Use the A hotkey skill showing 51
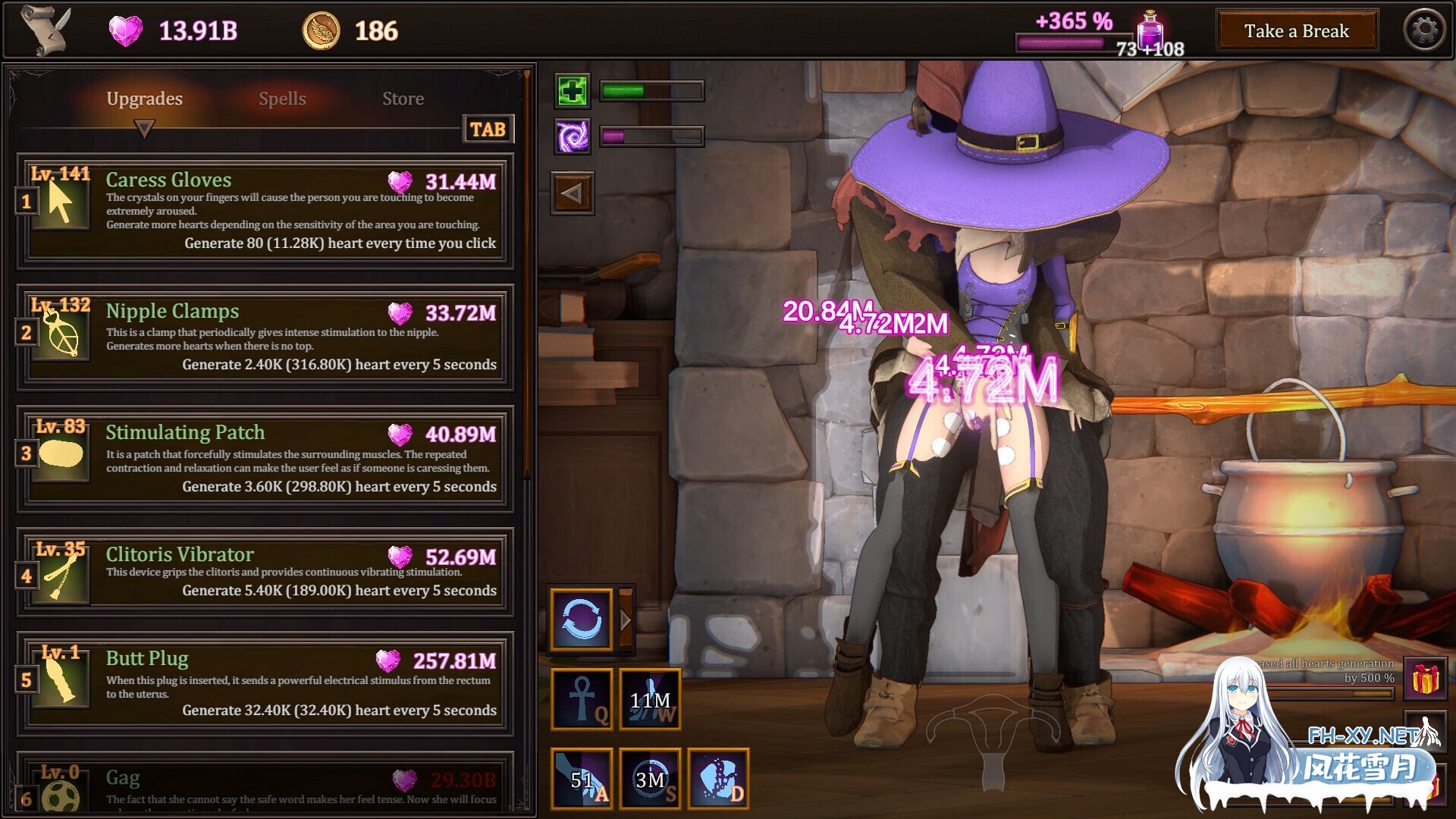1456x819 pixels. click(x=581, y=778)
